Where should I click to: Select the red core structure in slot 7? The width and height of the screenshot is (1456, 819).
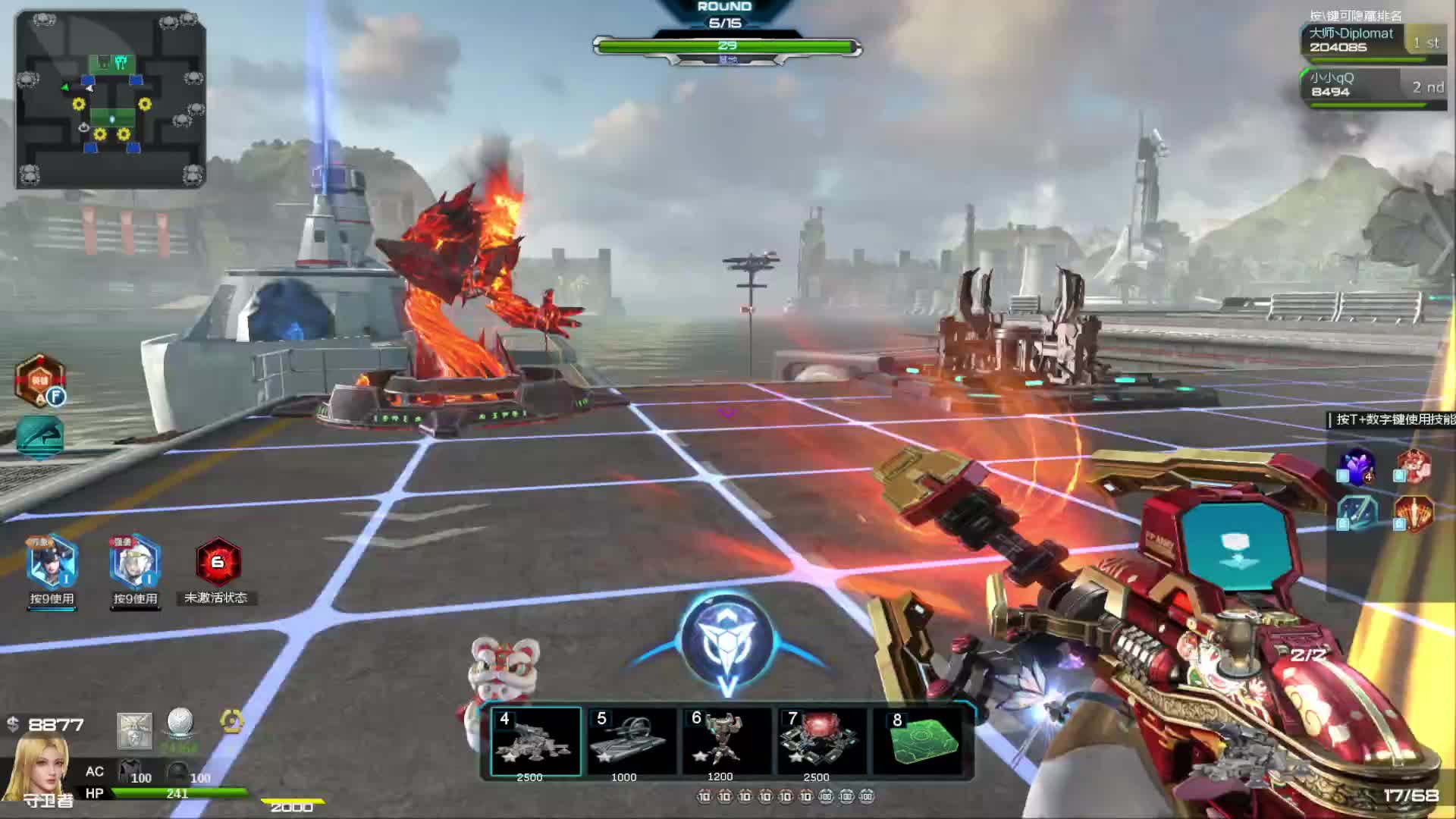[x=821, y=741]
